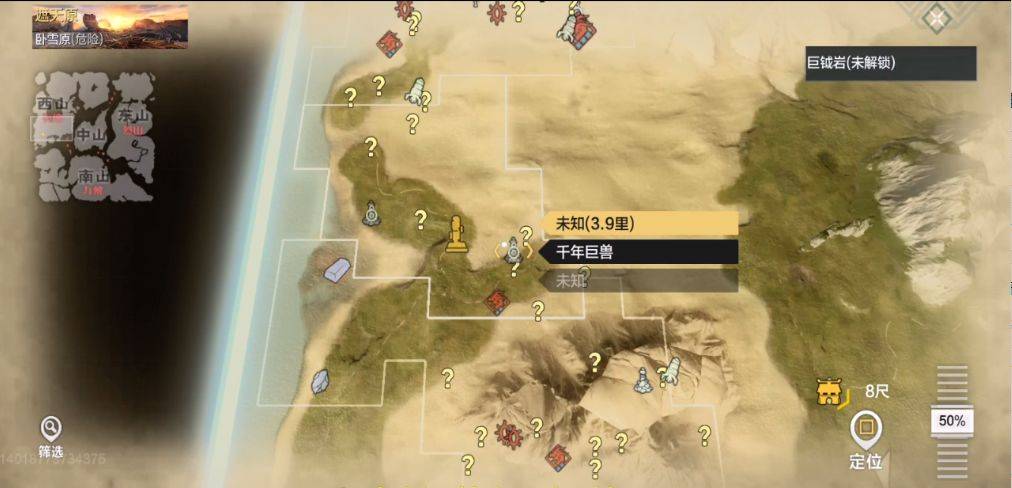Viewport: 1012px width, 488px height.
Task: Select the 巨钺岩(未解锁) location label
Action: (x=890, y=63)
